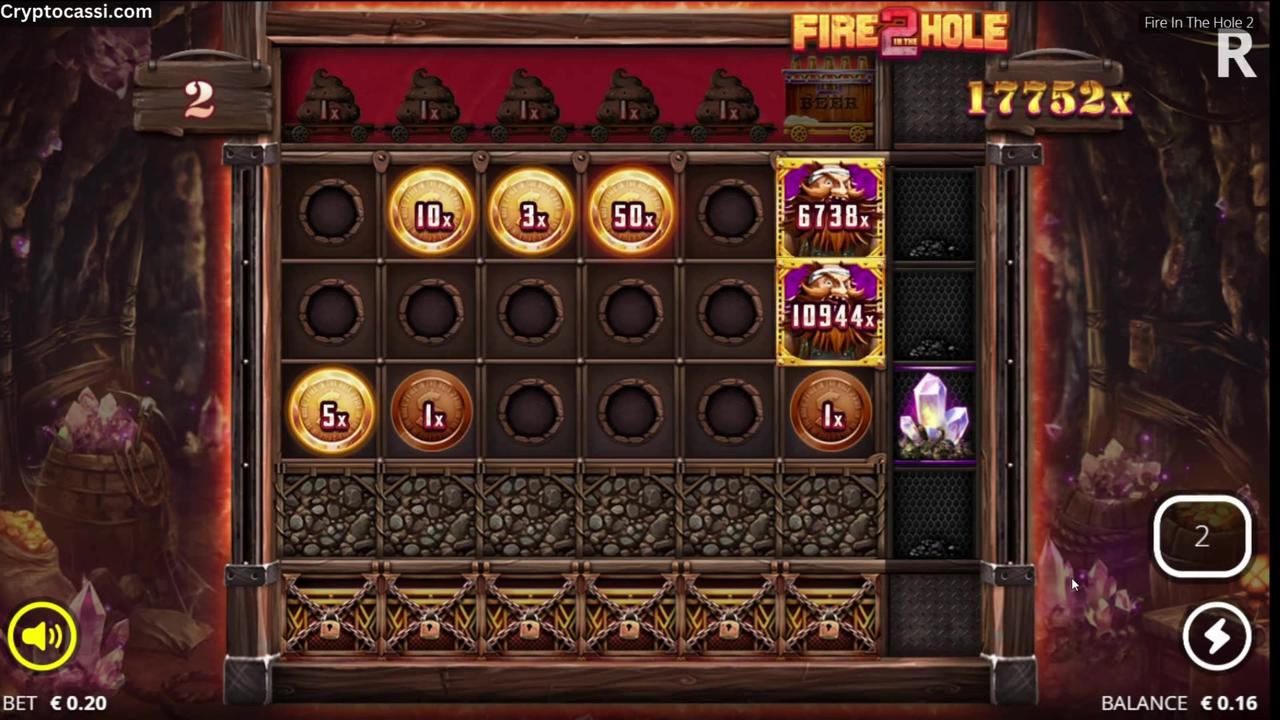Click the dwarf symbol showing 10944x

pos(830,315)
